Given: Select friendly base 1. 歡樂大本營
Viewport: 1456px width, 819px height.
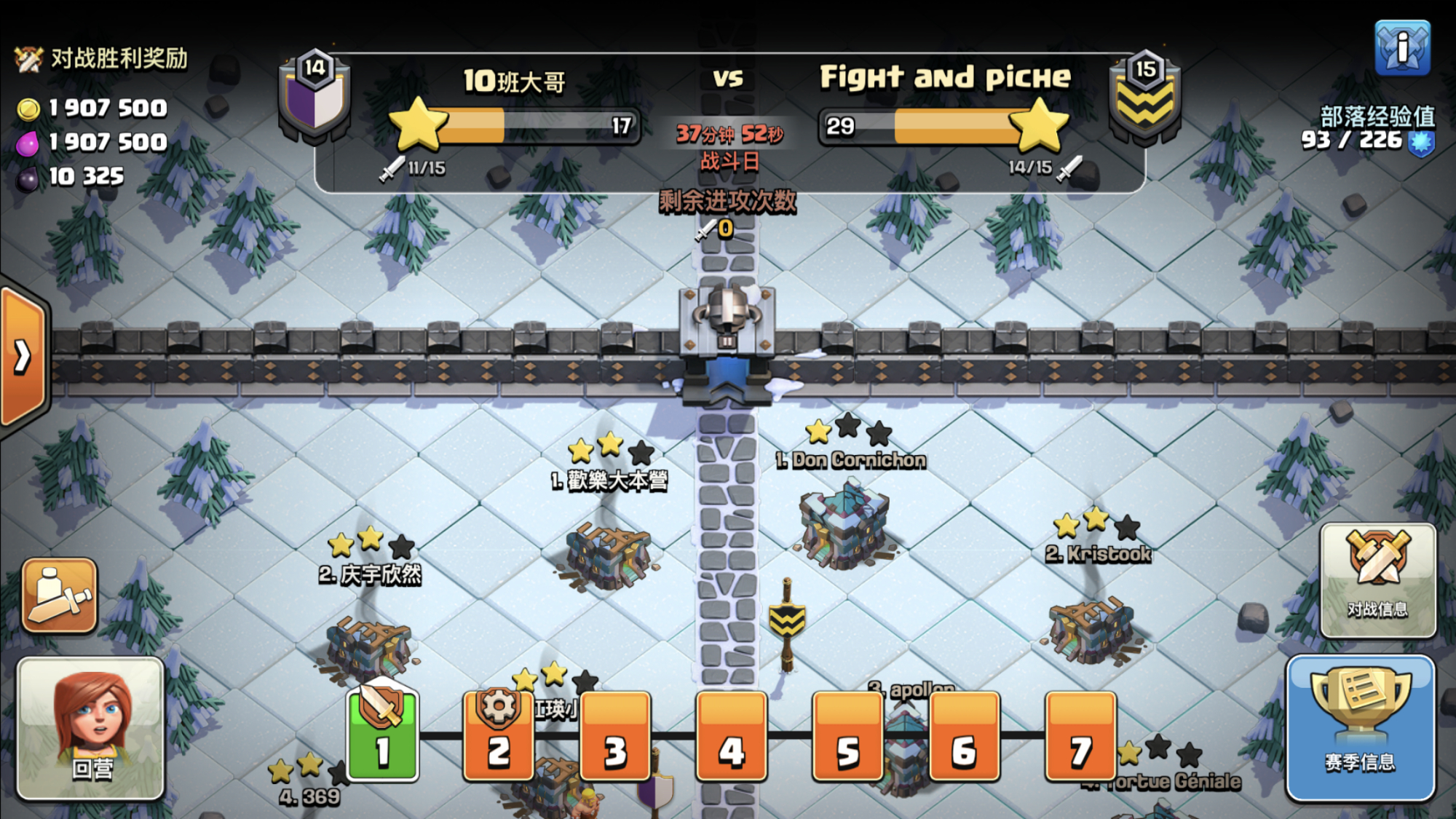Looking at the screenshot, I should [x=609, y=553].
